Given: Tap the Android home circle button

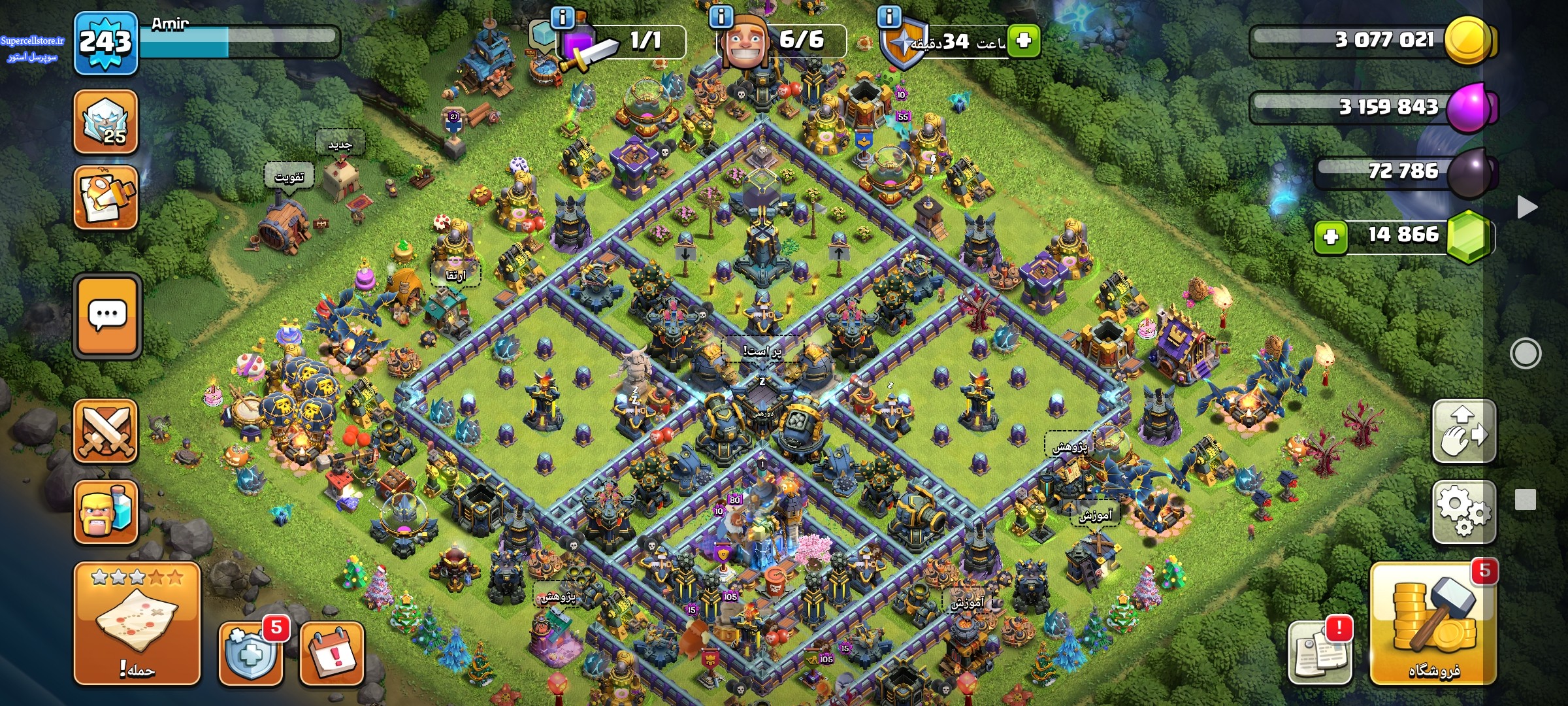Looking at the screenshot, I should 1526,354.
